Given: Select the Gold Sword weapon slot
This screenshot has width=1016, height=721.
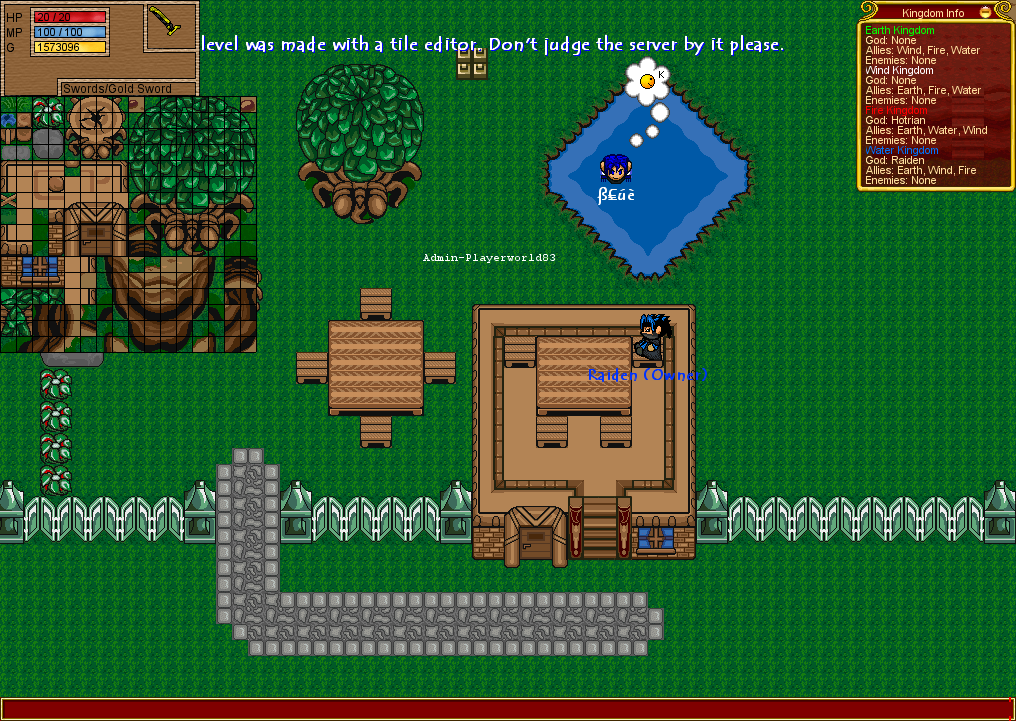Looking at the screenshot, I should point(169,26).
